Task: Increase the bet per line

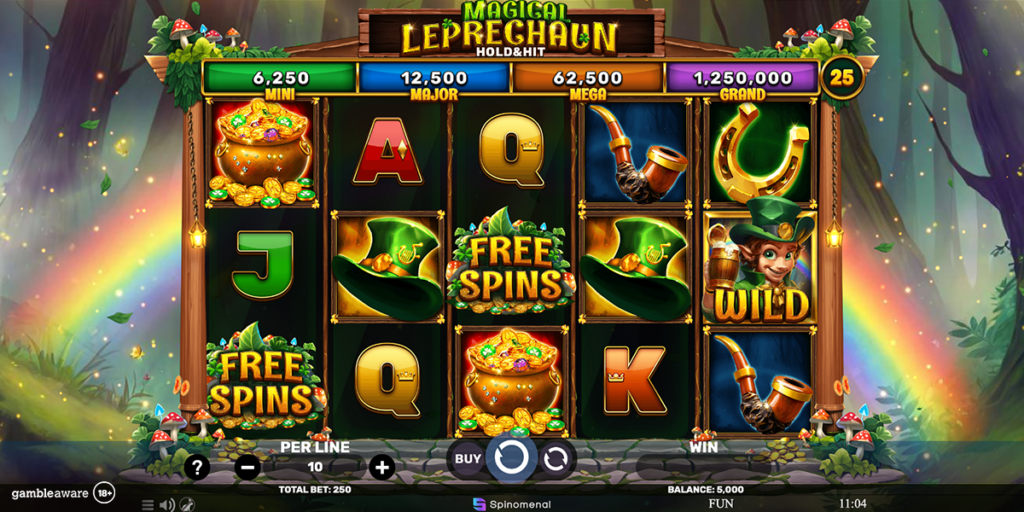Action: (382, 467)
